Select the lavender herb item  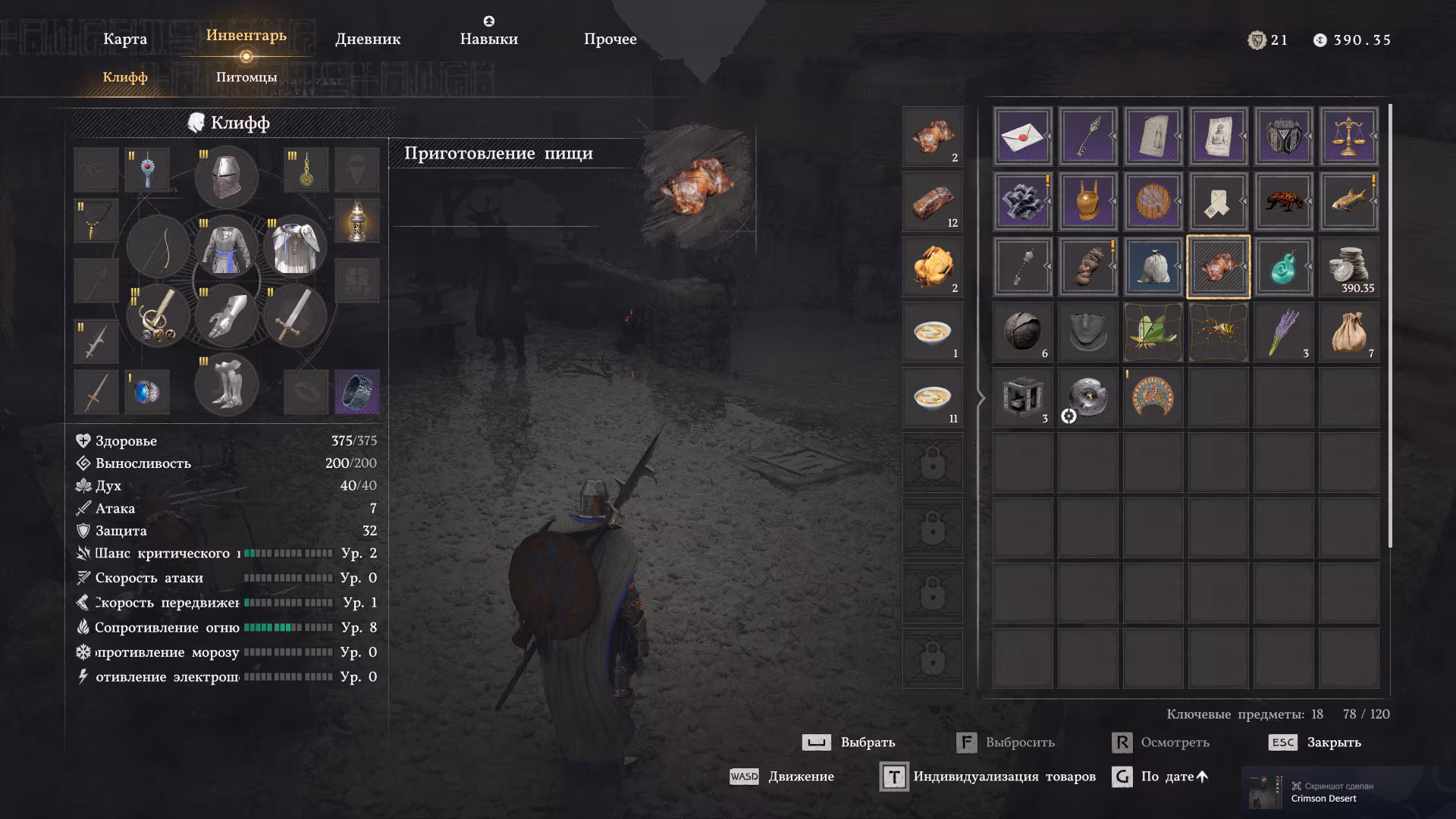(1283, 332)
